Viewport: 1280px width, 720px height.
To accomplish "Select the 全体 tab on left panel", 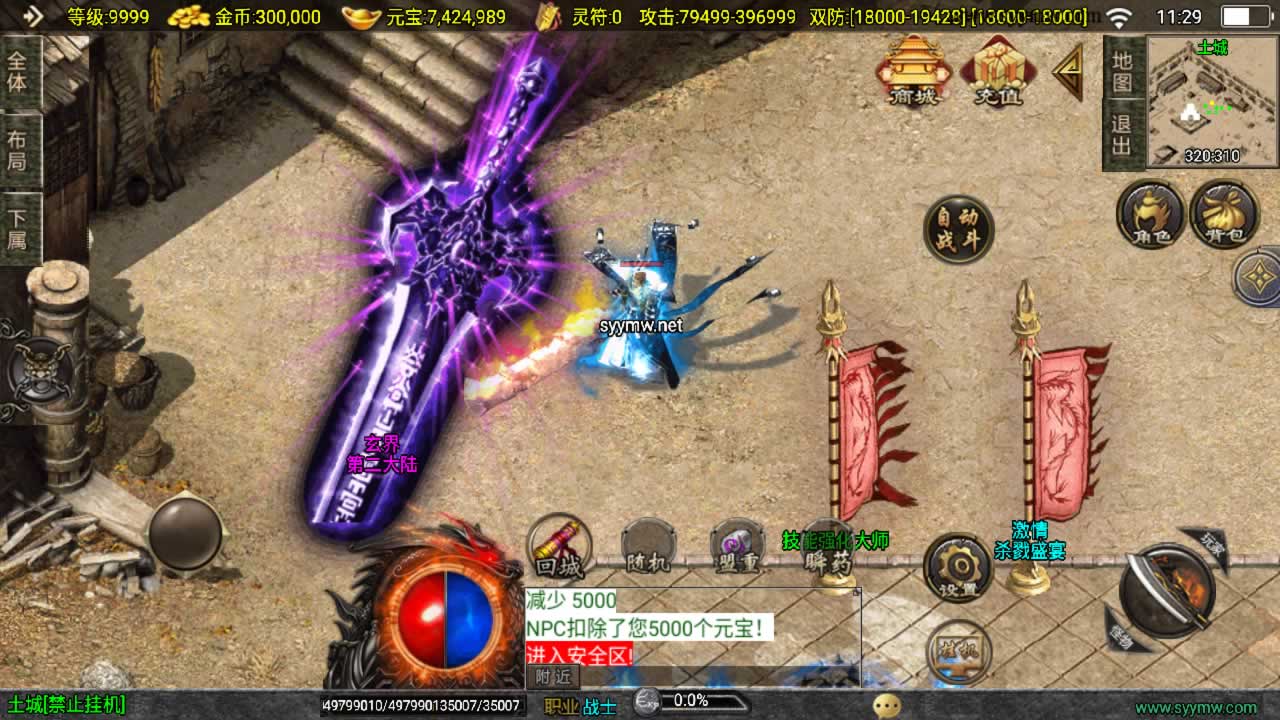I will tap(18, 71).
